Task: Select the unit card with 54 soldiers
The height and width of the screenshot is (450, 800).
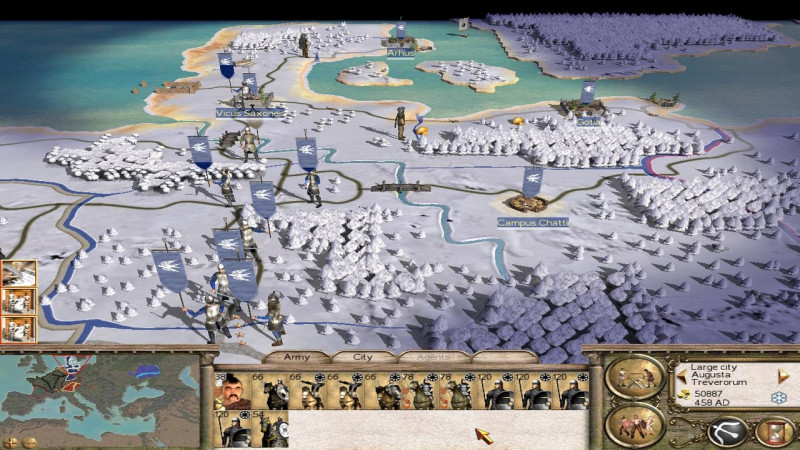Action: 268,429
